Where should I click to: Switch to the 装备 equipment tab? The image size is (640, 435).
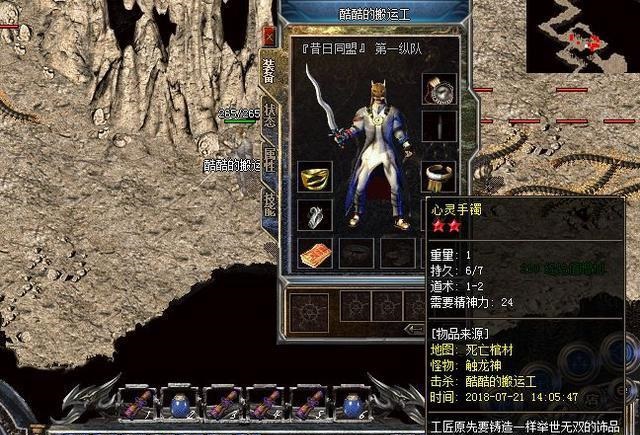click(268, 70)
